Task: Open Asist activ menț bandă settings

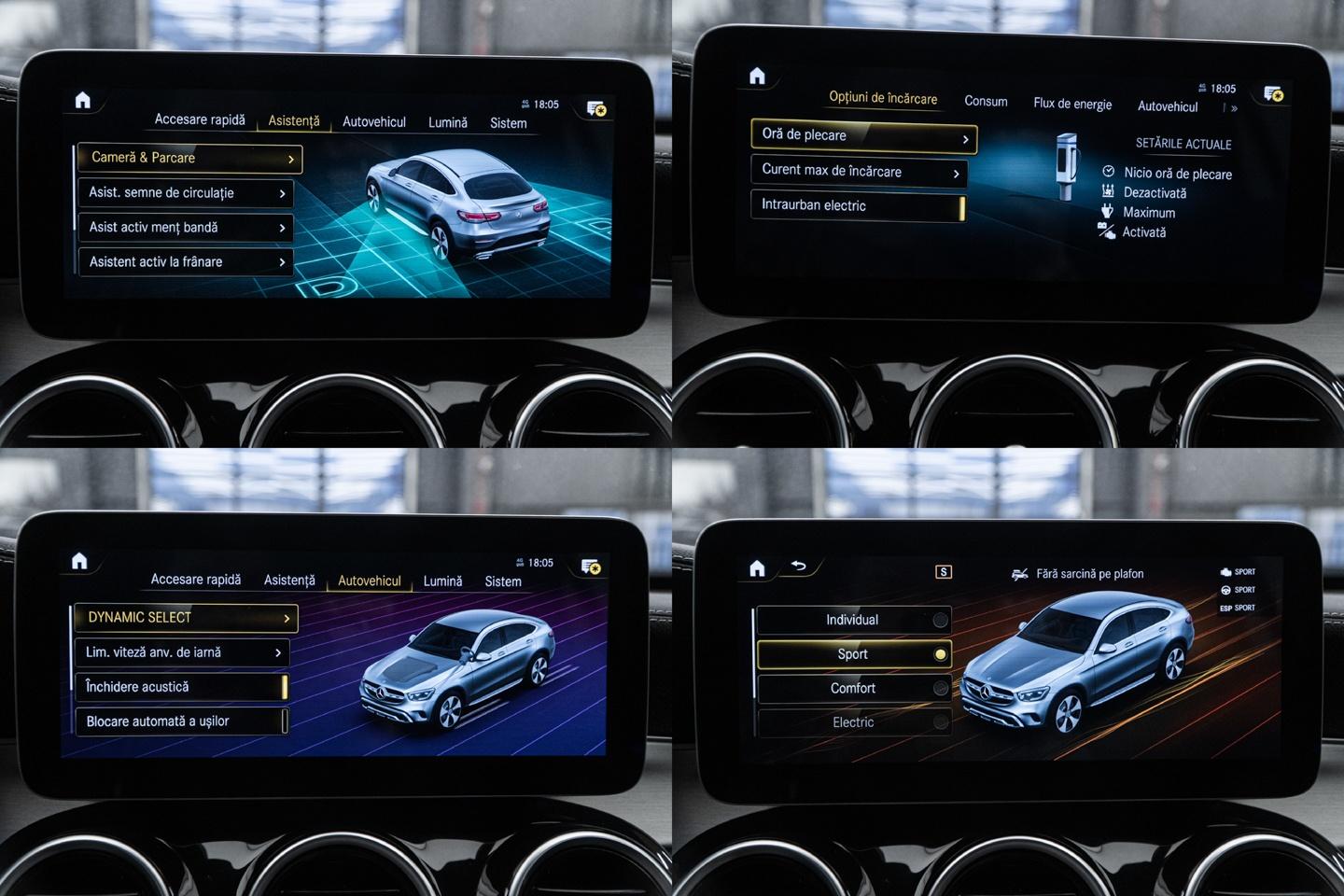Action: [185, 228]
